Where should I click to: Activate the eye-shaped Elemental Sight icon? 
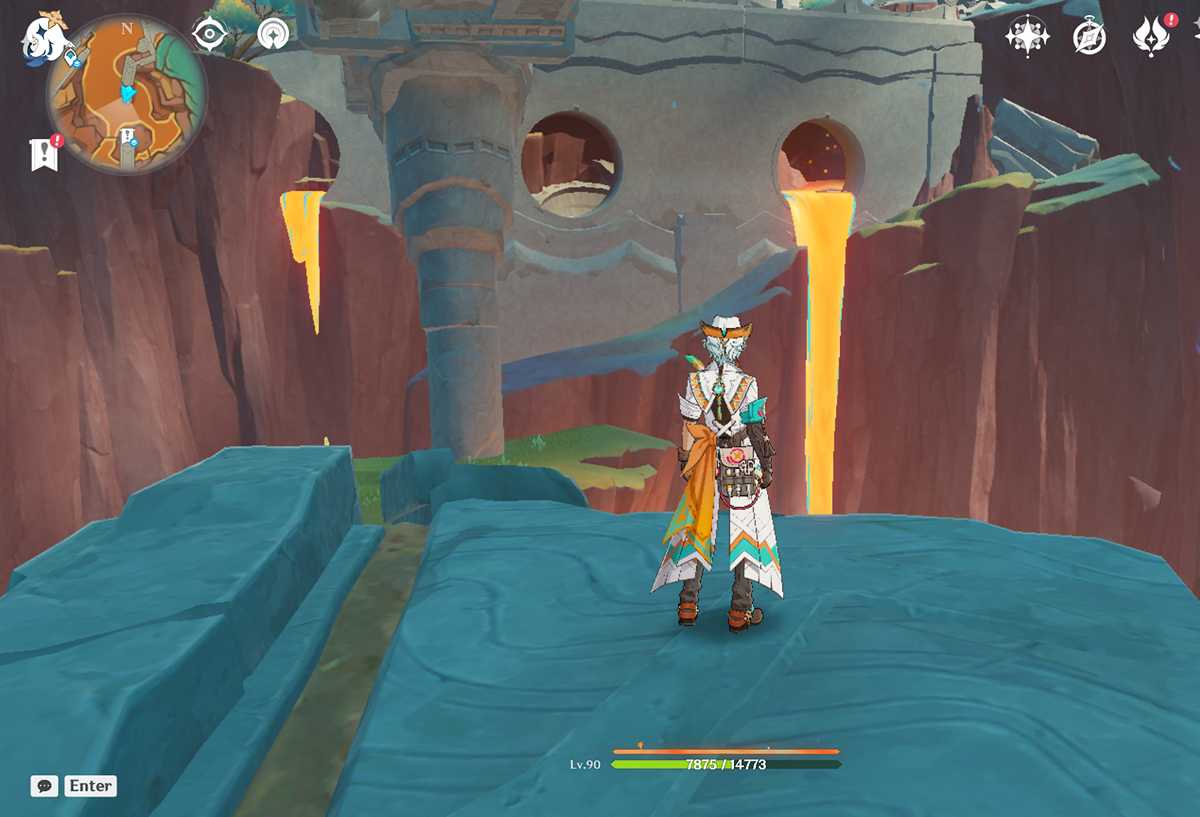coord(209,35)
